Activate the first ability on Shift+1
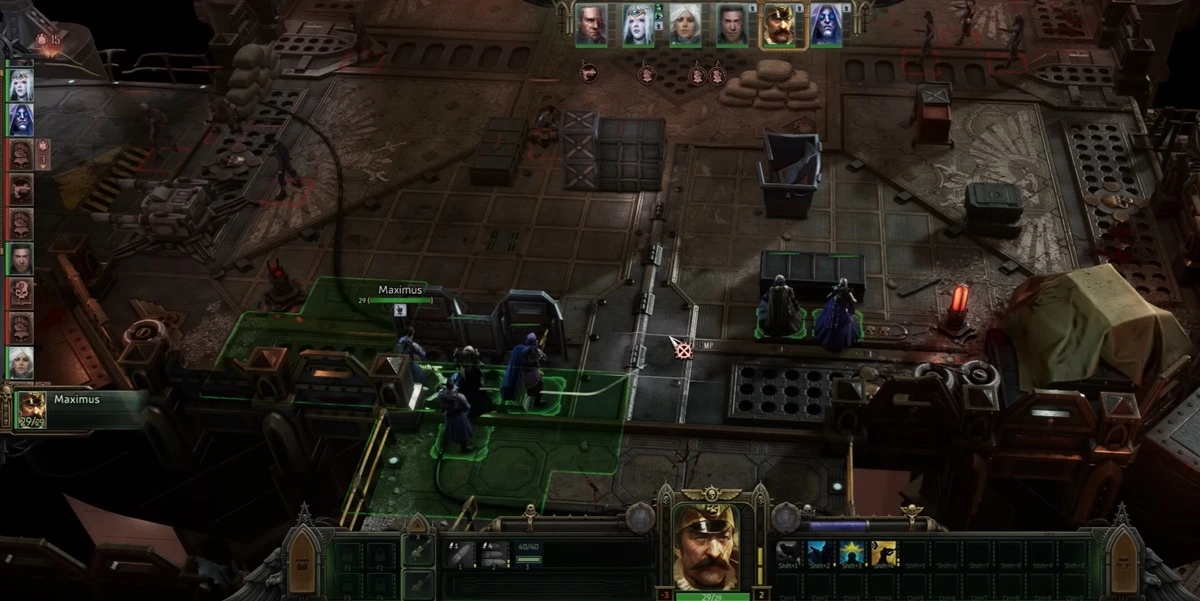Screen dimensions: 1200x601 (791, 553)
